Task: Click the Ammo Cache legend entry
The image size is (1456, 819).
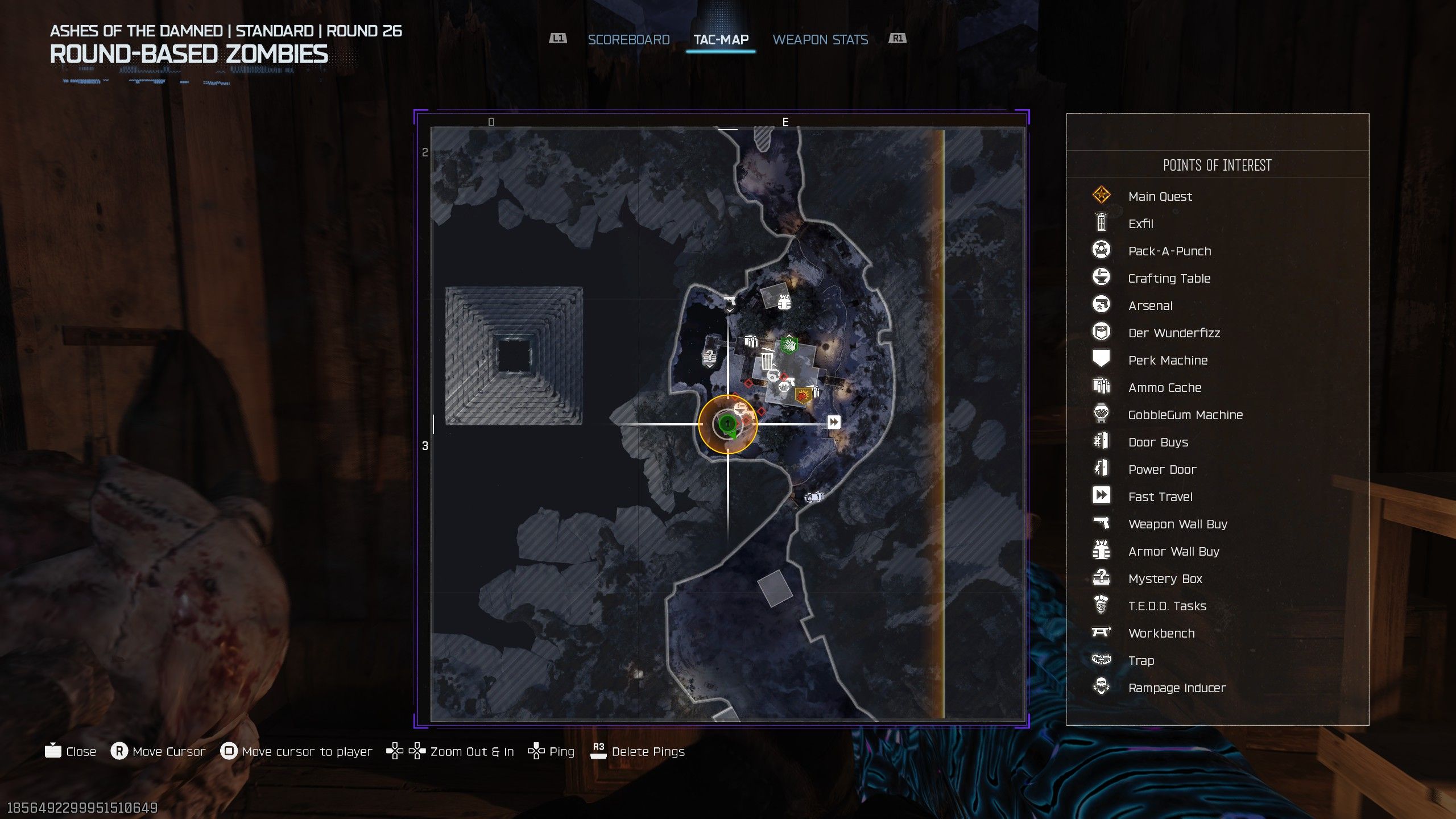Action: pyautogui.click(x=1164, y=388)
